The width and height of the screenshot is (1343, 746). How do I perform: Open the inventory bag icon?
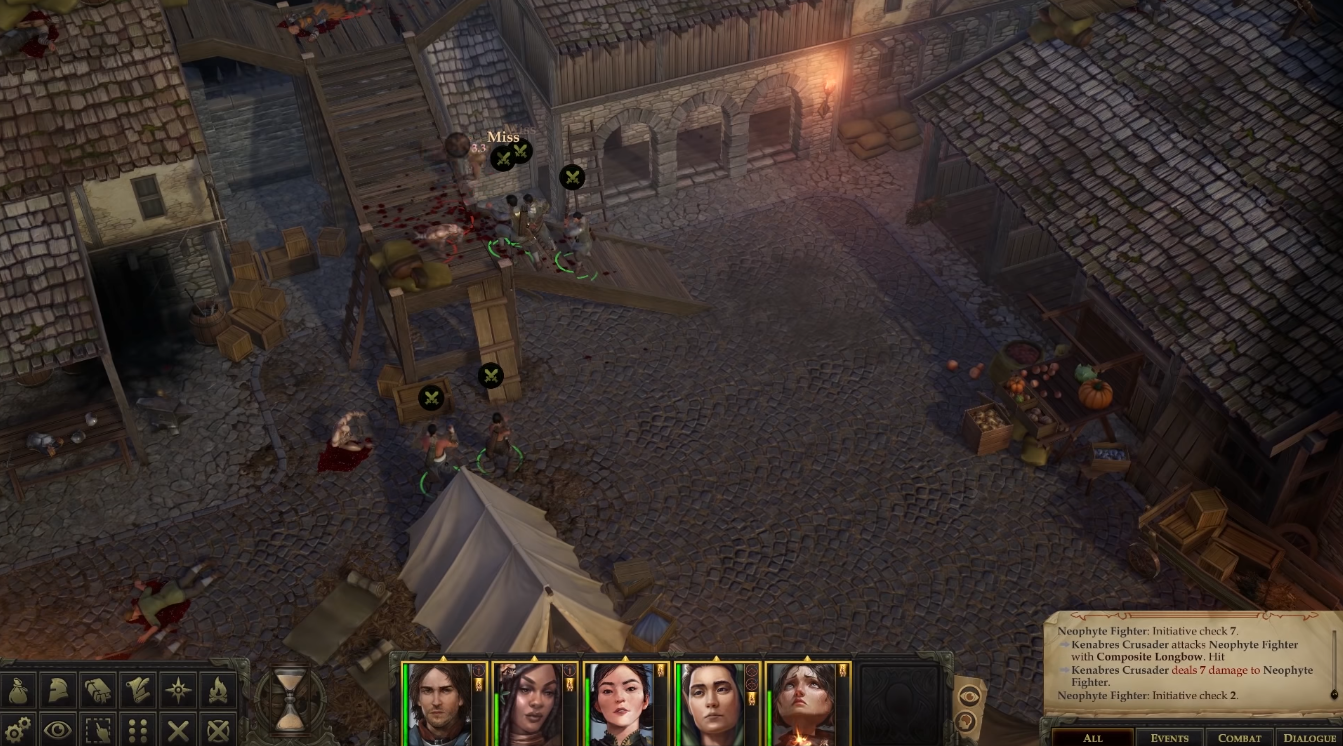[19, 690]
